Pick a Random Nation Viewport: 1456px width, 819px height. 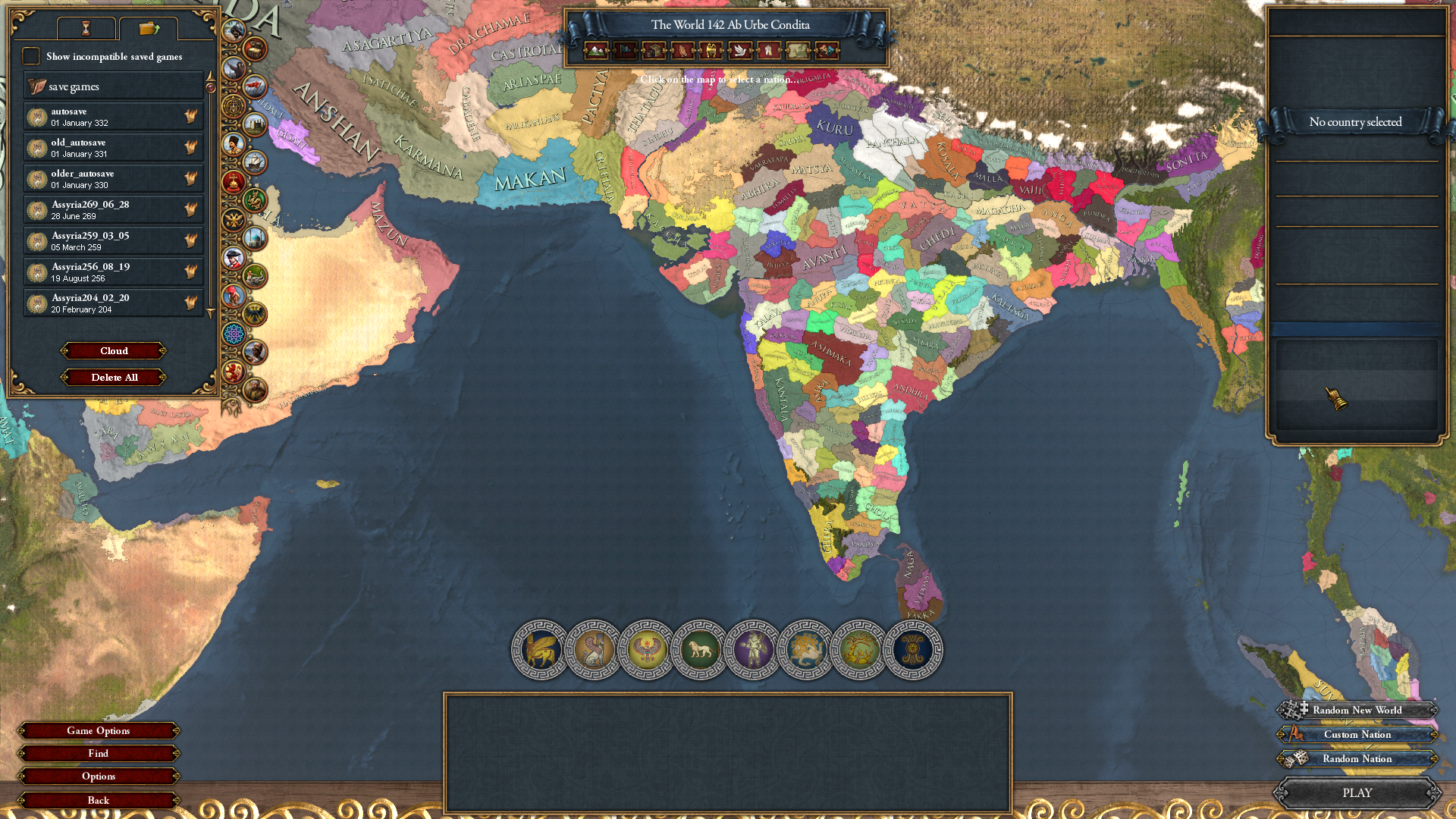tap(1357, 759)
